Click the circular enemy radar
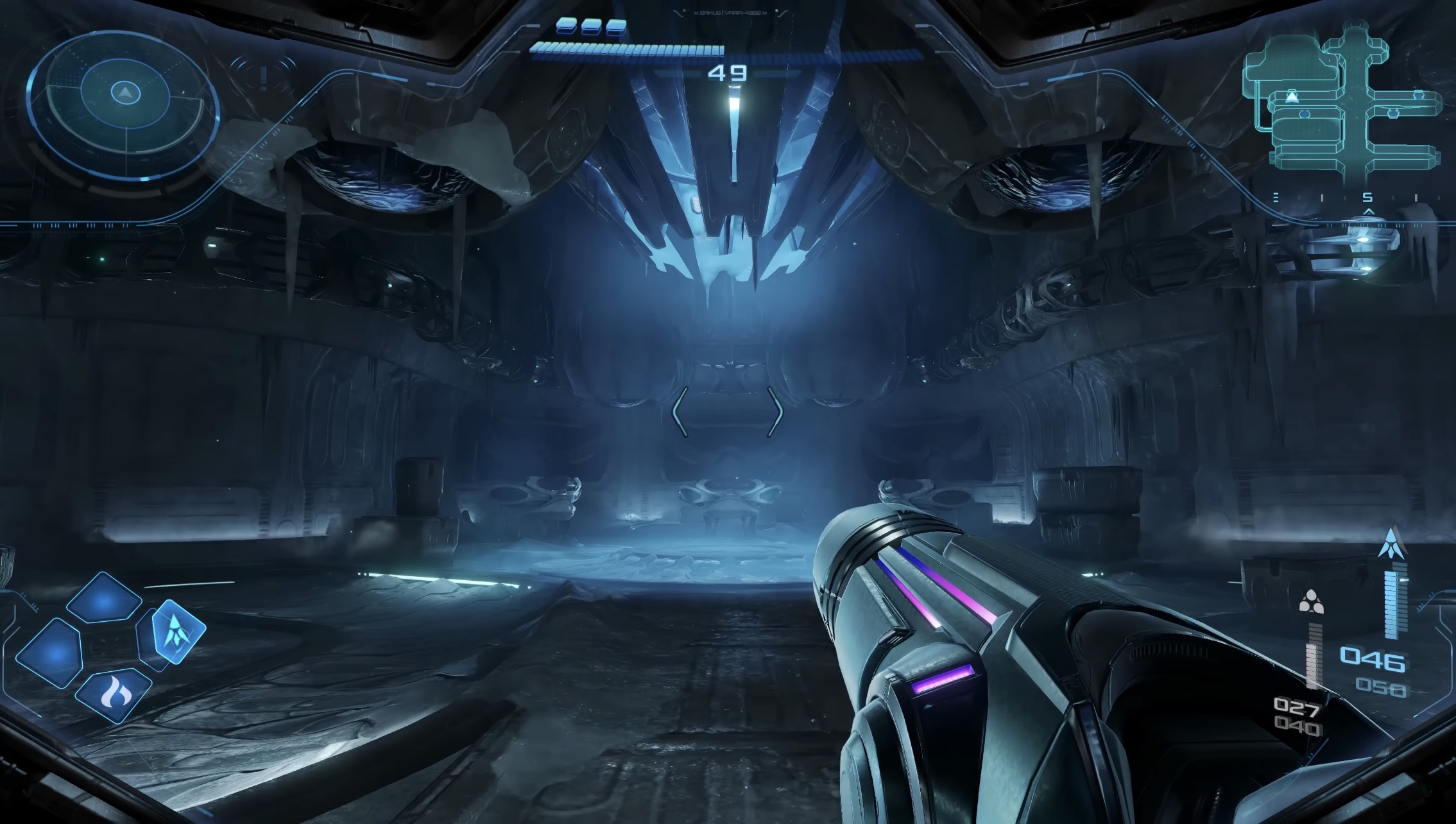Screen dimensions: 1456x824 (x=123, y=106)
